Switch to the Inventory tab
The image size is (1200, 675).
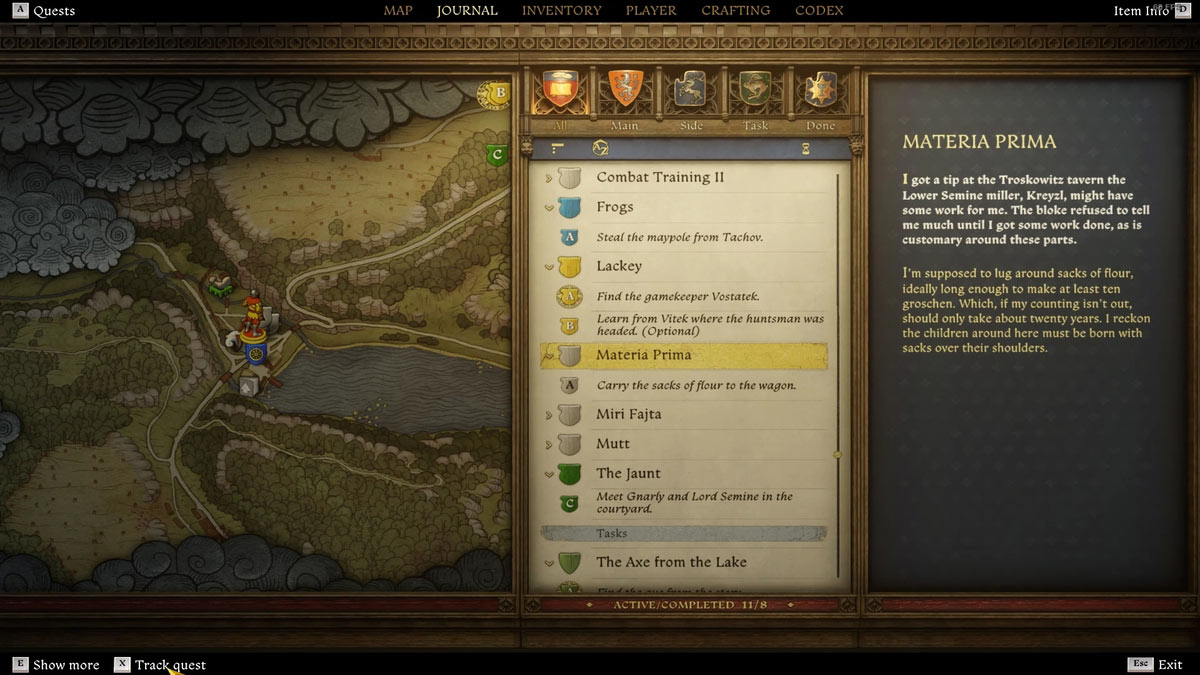click(x=561, y=11)
